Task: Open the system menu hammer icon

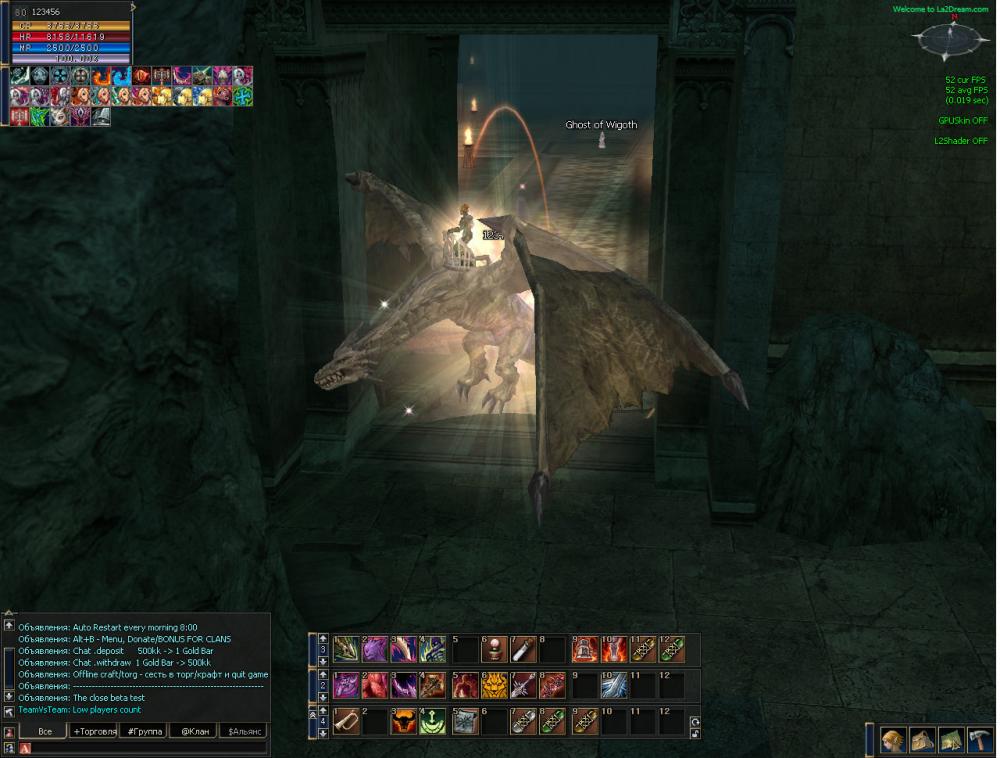Action: pos(979,740)
